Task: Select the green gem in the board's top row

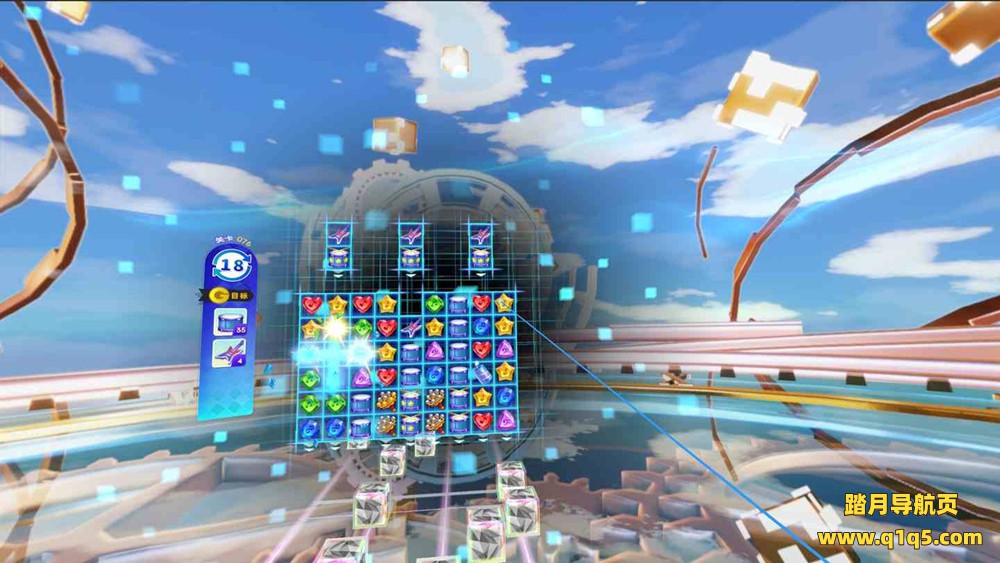Action: [x=434, y=304]
